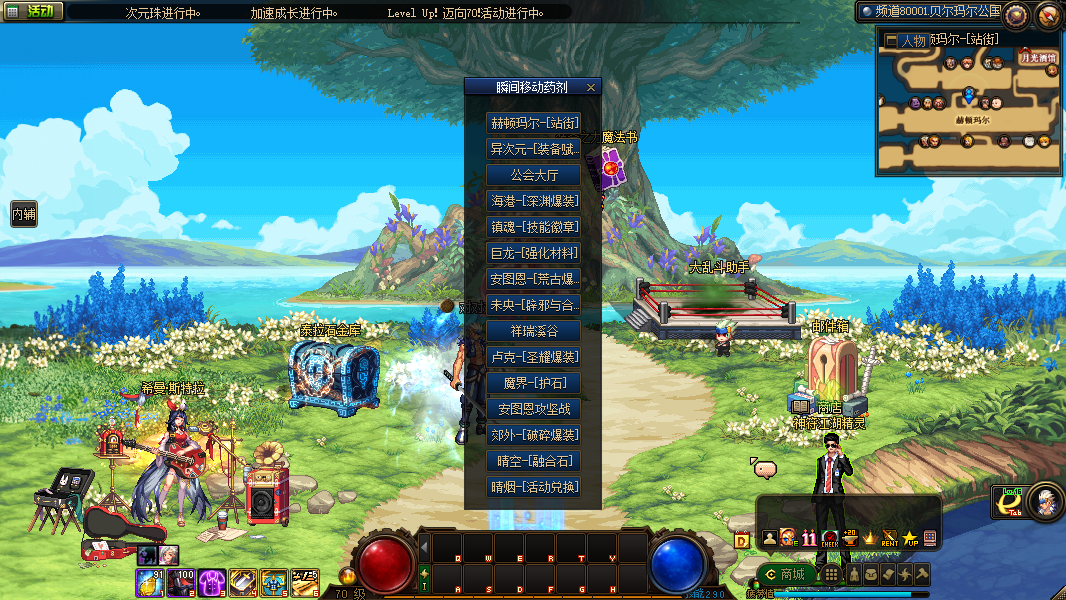Select 海港-[深渊爆装] from the teleport list
This screenshot has height=600, width=1066.
click(x=533, y=201)
